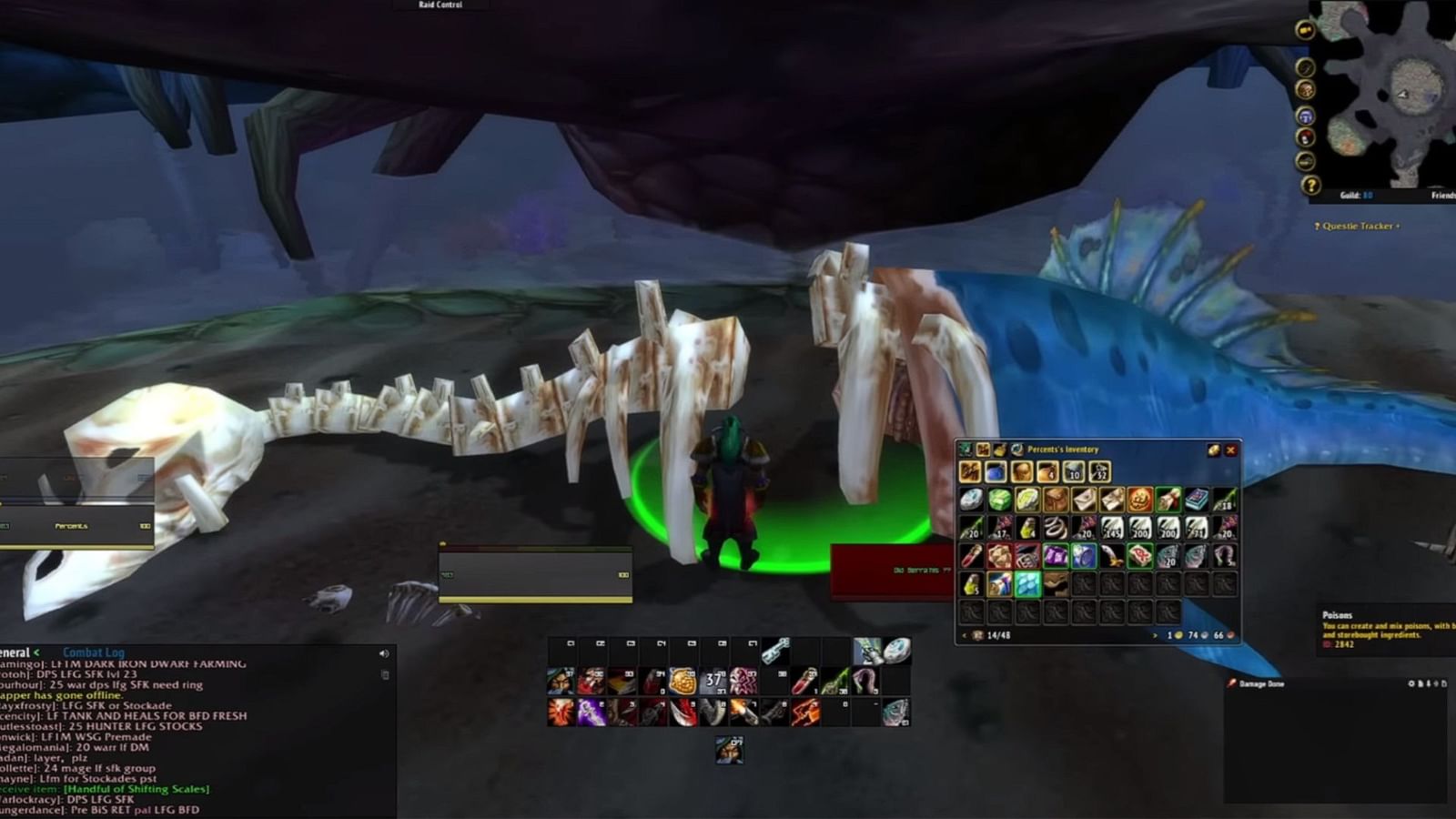Click the gold coin icon on inventory title bar
1456x819 pixels.
1215,449
